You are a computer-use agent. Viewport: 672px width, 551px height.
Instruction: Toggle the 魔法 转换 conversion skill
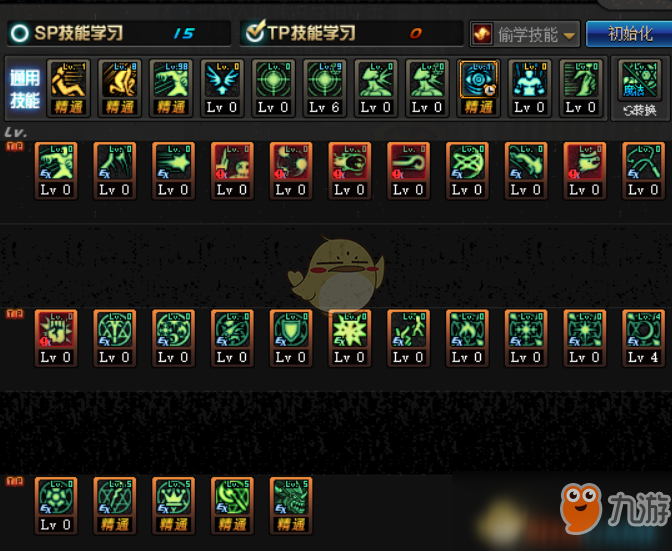[638, 88]
